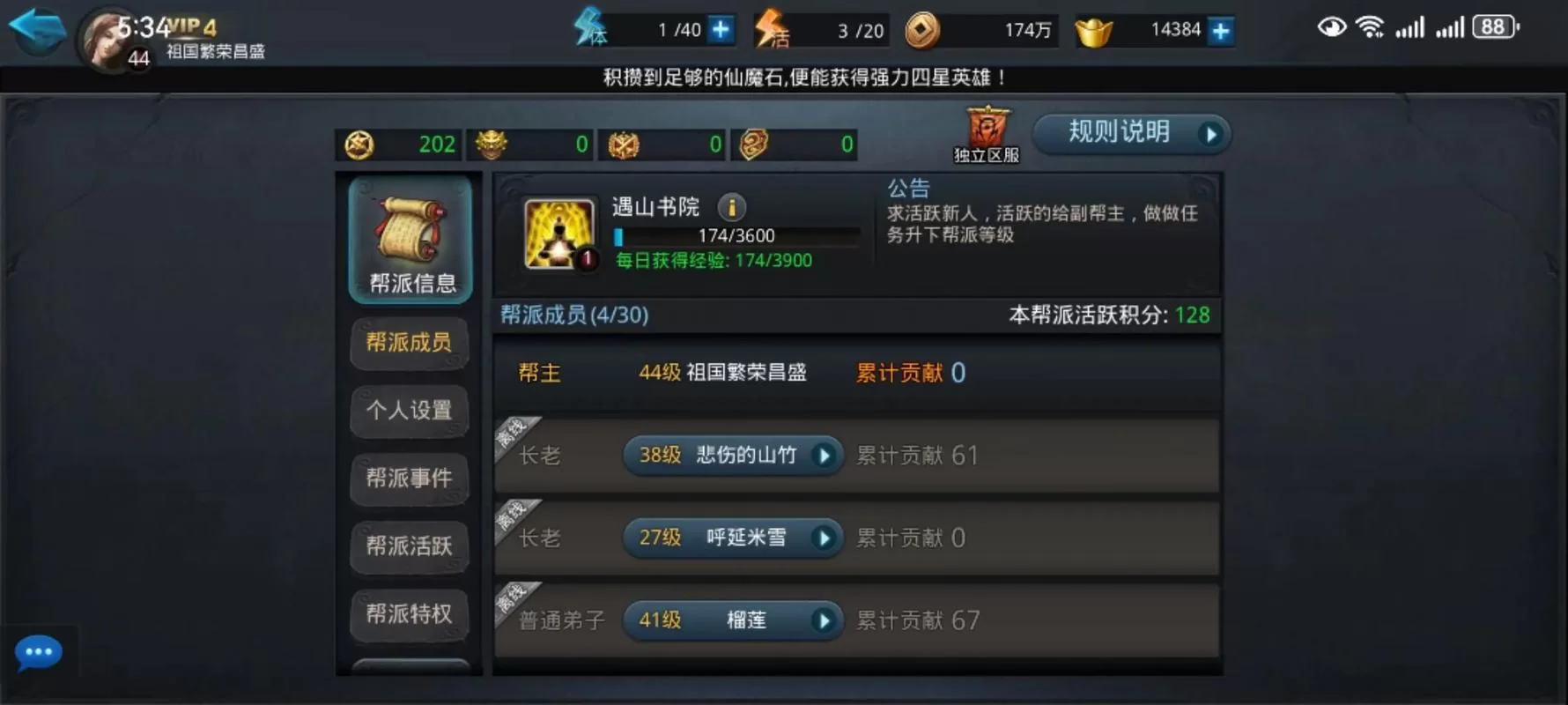Select 帮派特权 in the sidebar
This screenshot has width=1568, height=705.
click(x=410, y=616)
